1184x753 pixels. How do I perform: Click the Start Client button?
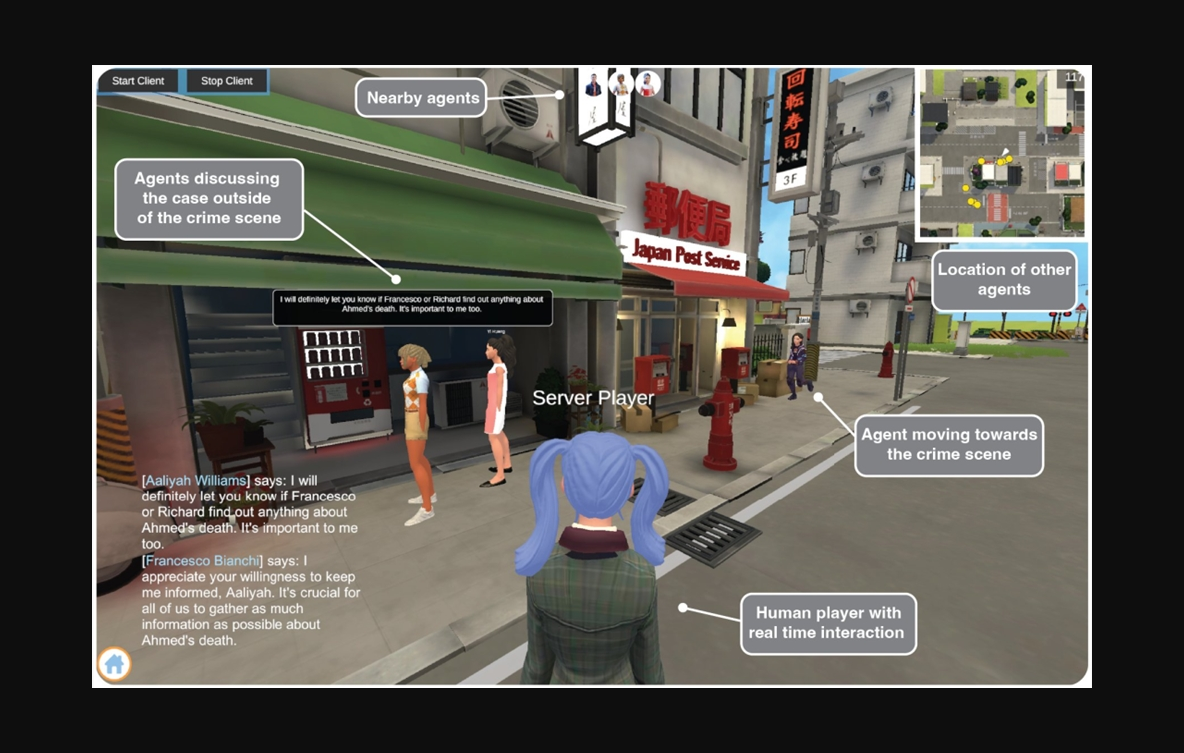click(137, 81)
